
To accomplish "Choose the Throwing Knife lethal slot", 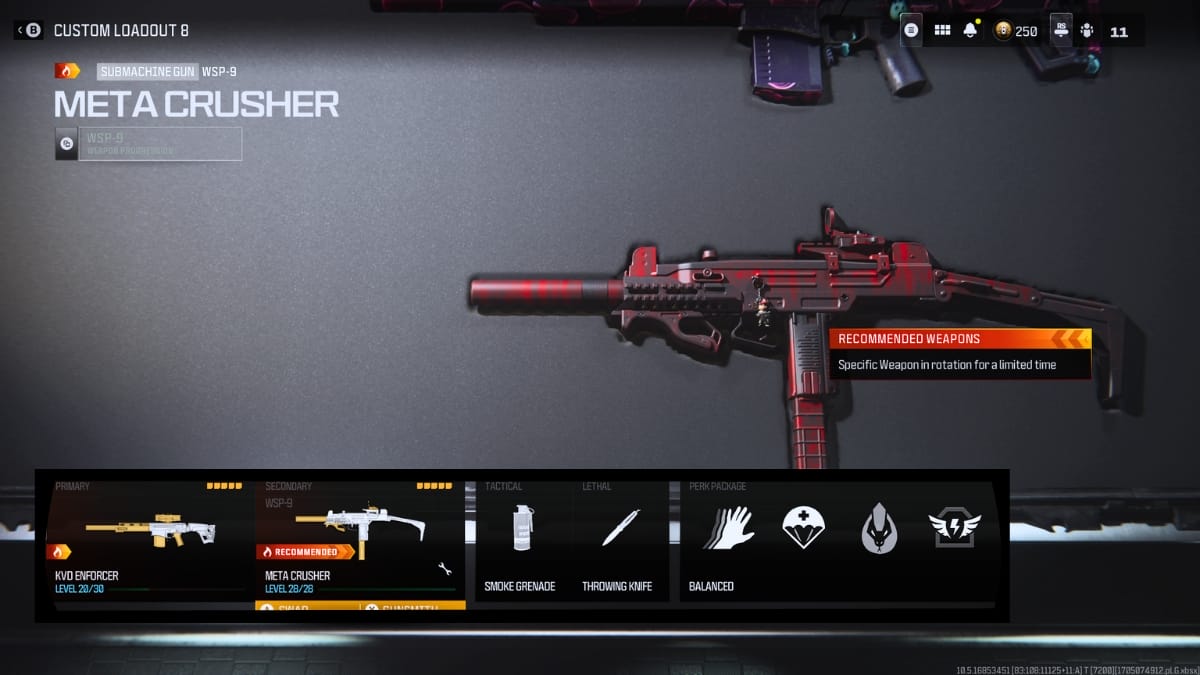I will pyautogui.click(x=620, y=540).
